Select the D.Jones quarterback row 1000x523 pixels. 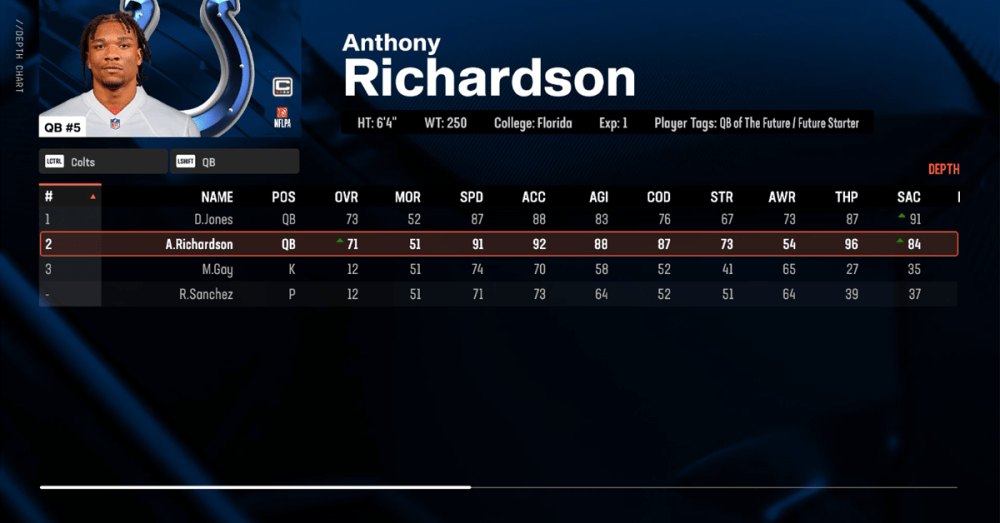point(498,219)
